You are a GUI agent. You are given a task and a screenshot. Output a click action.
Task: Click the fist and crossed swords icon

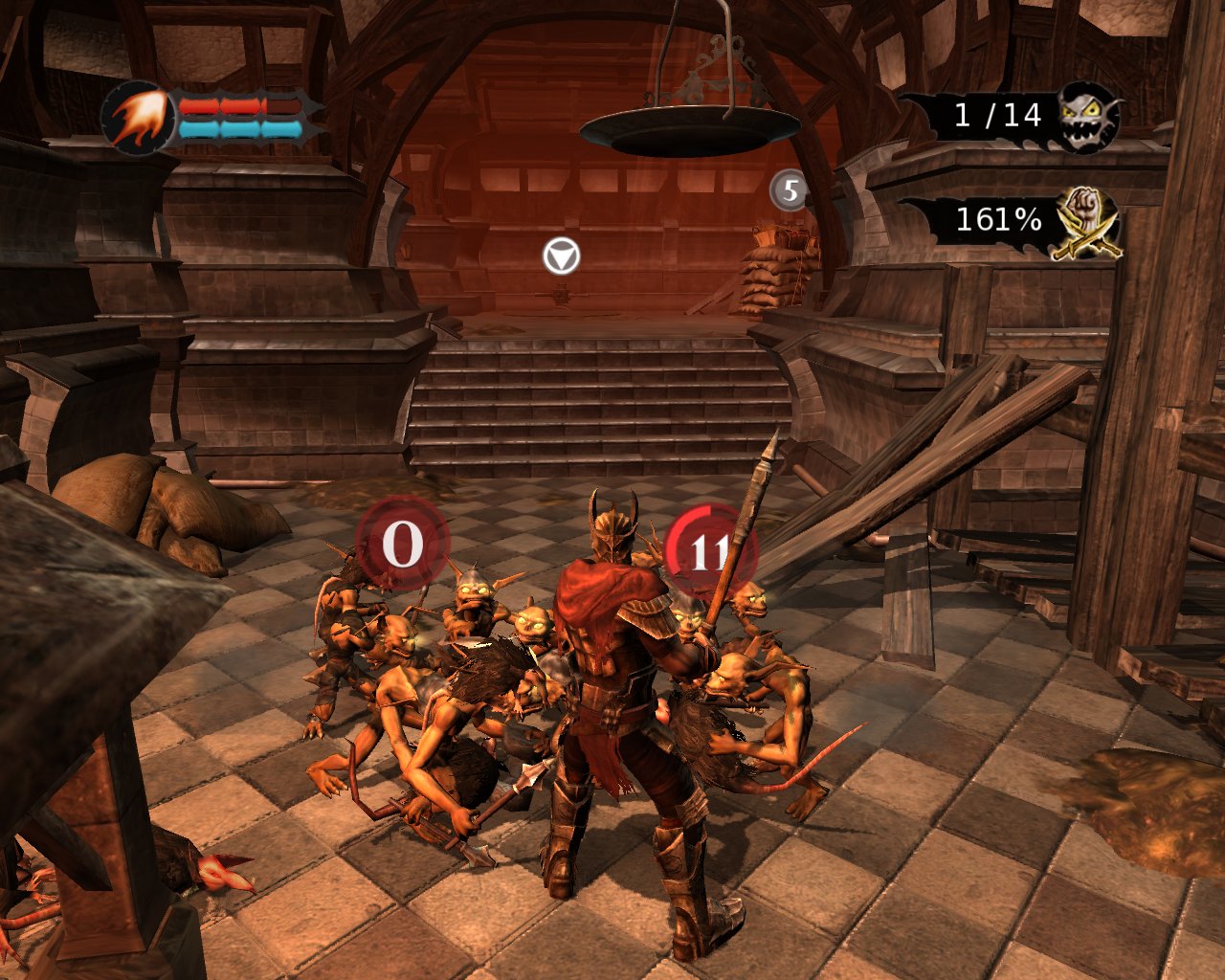tap(1087, 222)
